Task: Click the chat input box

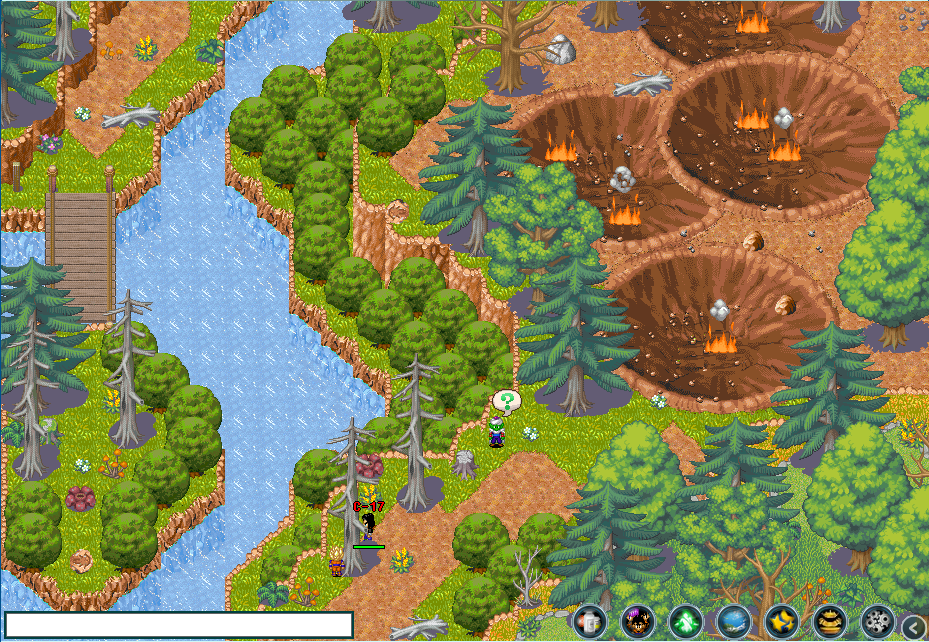Action: [179, 625]
